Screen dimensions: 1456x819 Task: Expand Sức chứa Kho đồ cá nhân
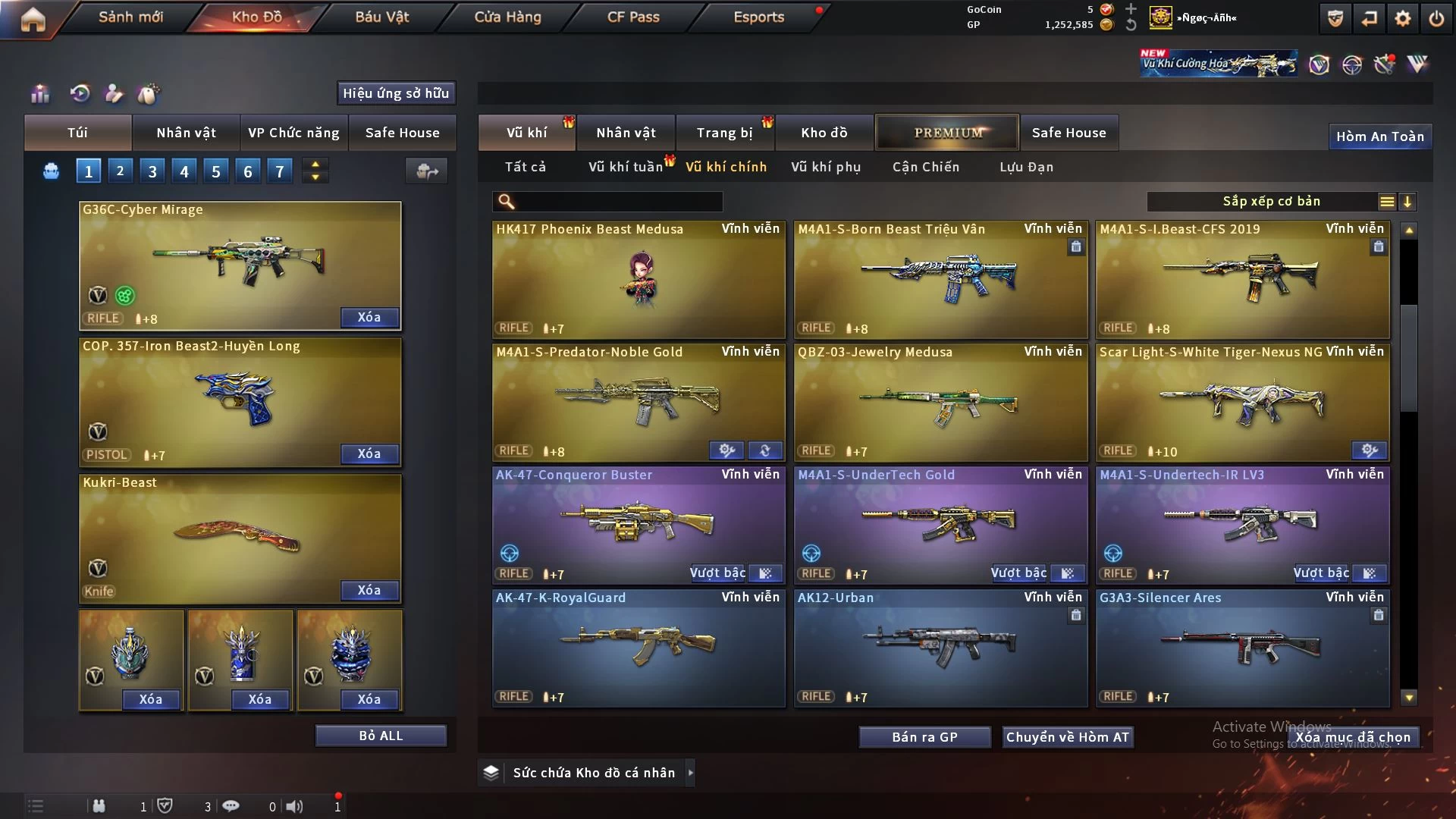[x=594, y=773]
